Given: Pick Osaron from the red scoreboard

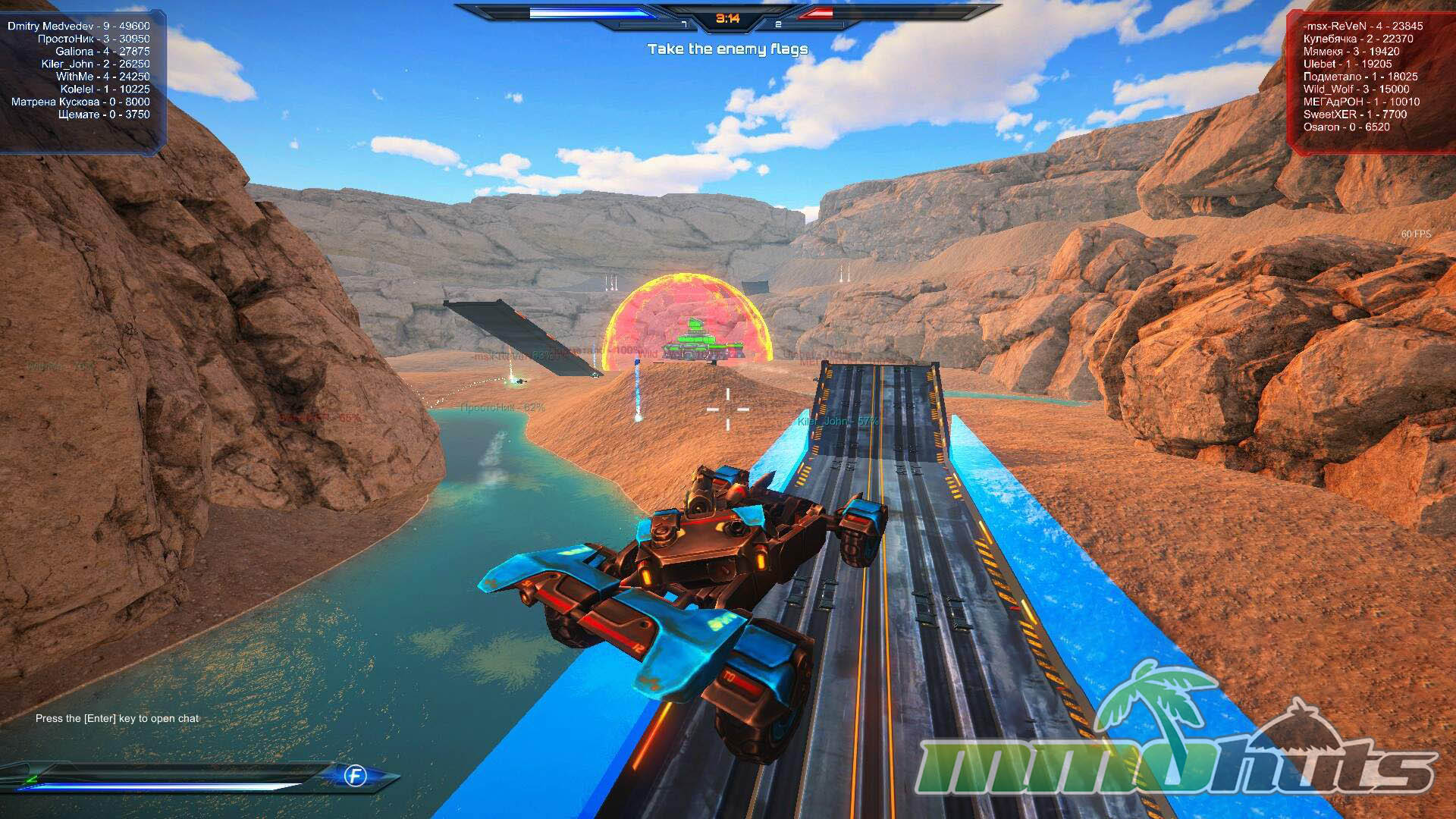Looking at the screenshot, I should point(1346,127).
